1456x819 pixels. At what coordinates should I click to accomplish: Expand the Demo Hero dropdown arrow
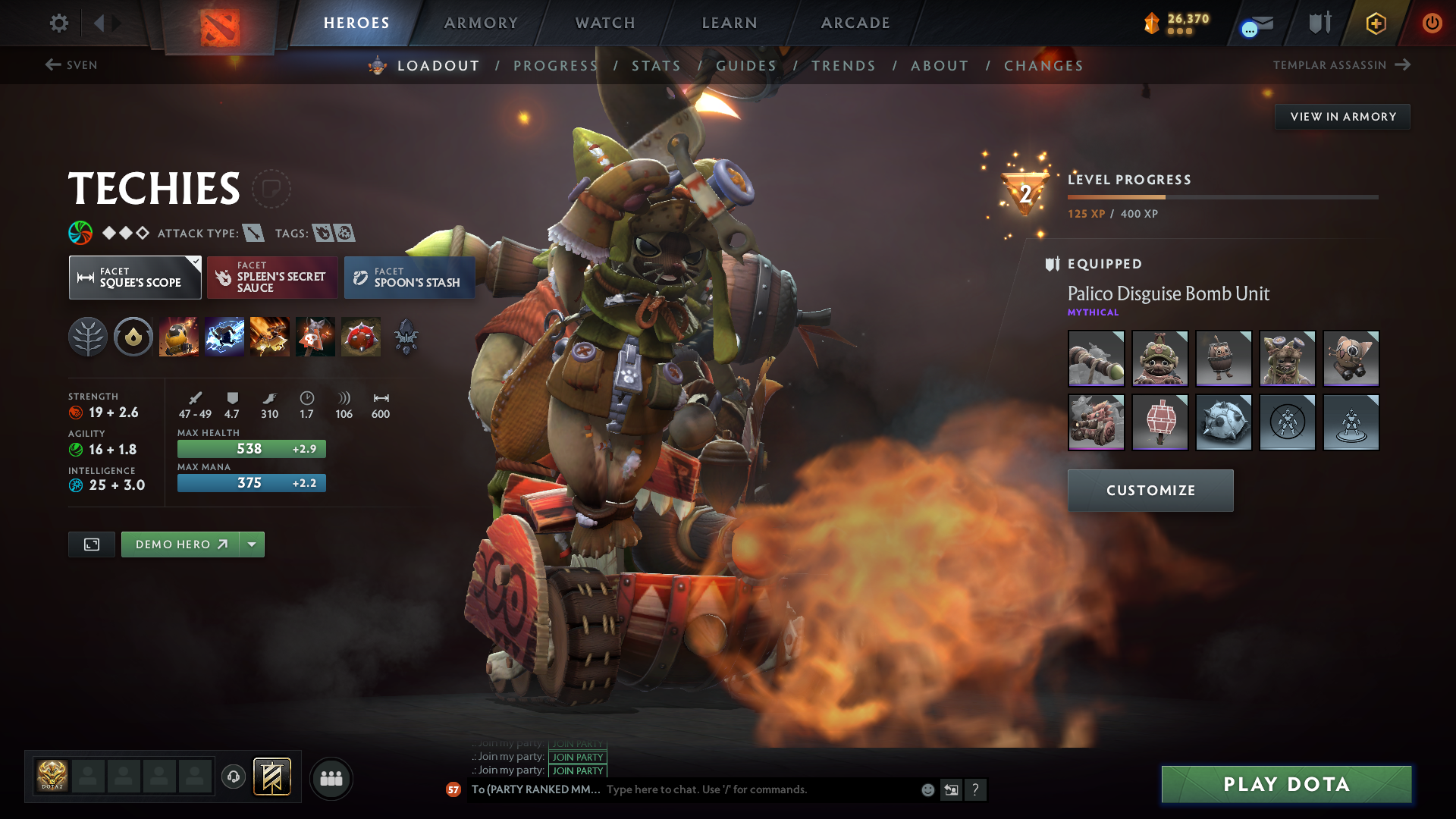point(252,544)
